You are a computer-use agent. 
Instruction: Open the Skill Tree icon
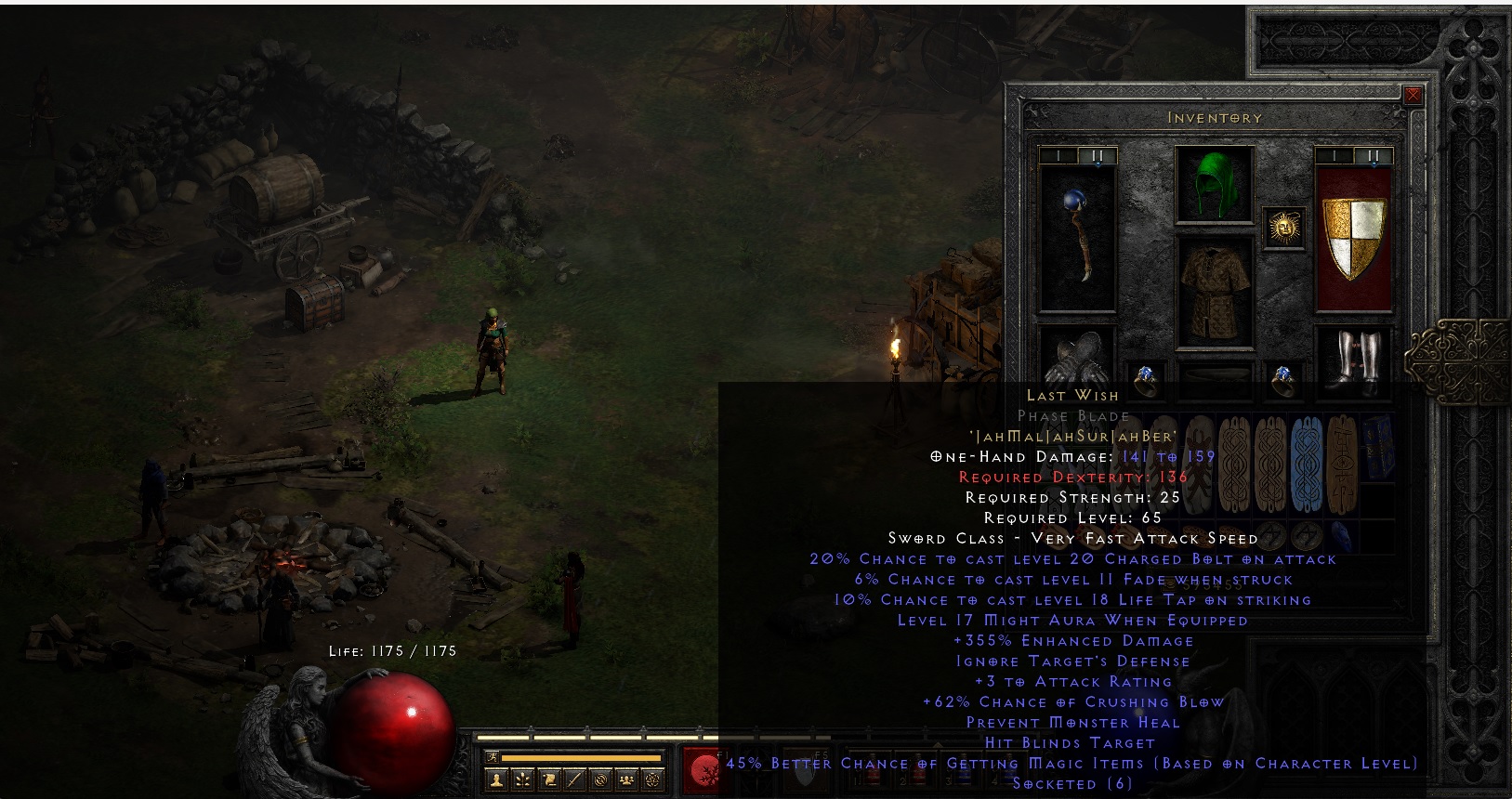point(522,779)
